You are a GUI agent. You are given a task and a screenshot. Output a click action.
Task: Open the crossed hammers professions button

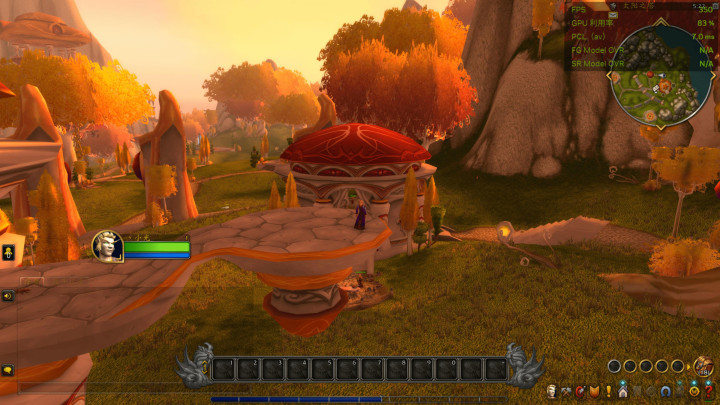pos(566,391)
